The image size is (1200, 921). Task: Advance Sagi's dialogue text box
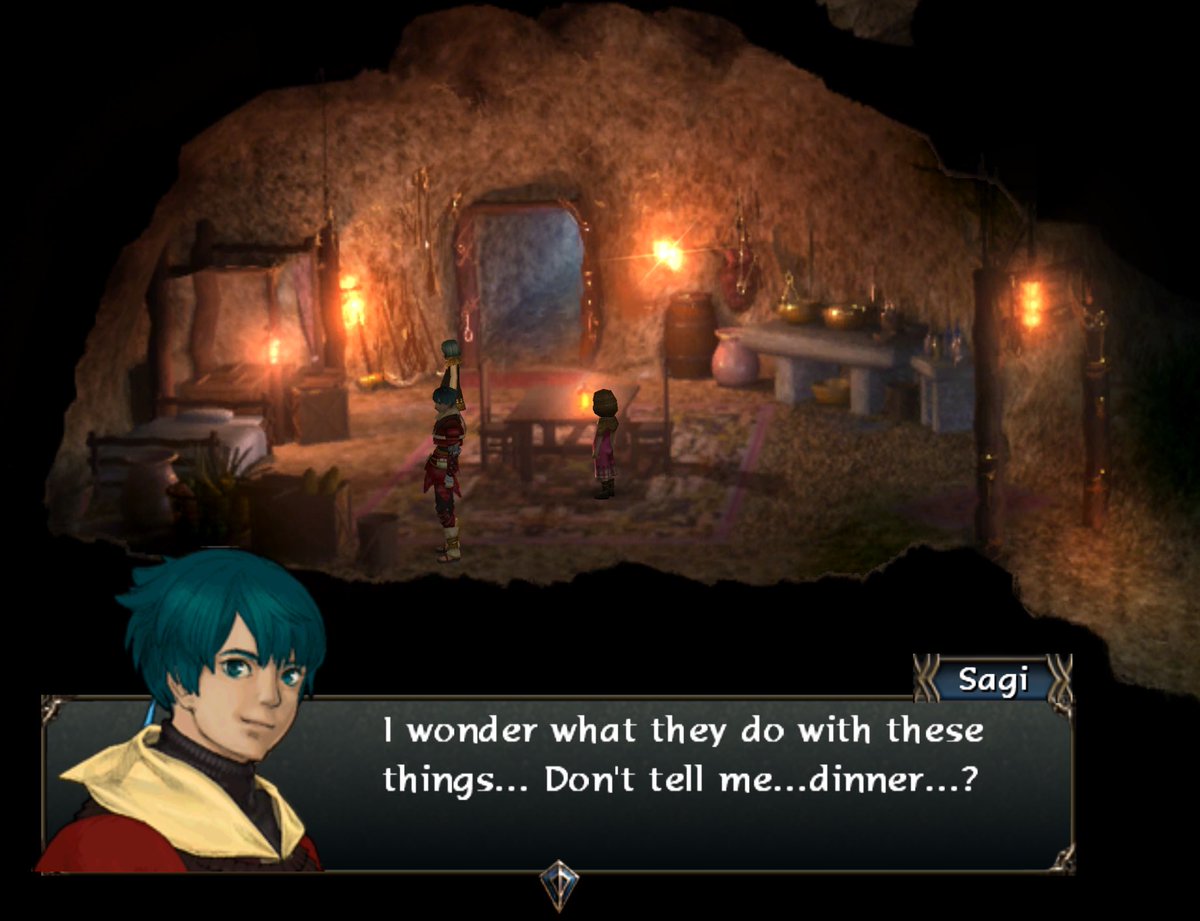click(x=680, y=780)
